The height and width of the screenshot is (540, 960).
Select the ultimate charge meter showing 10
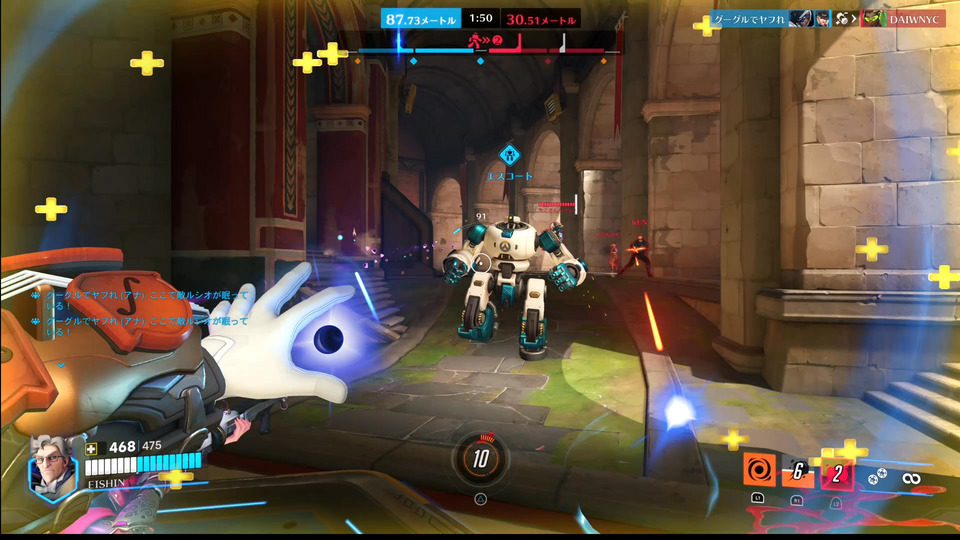coord(480,458)
